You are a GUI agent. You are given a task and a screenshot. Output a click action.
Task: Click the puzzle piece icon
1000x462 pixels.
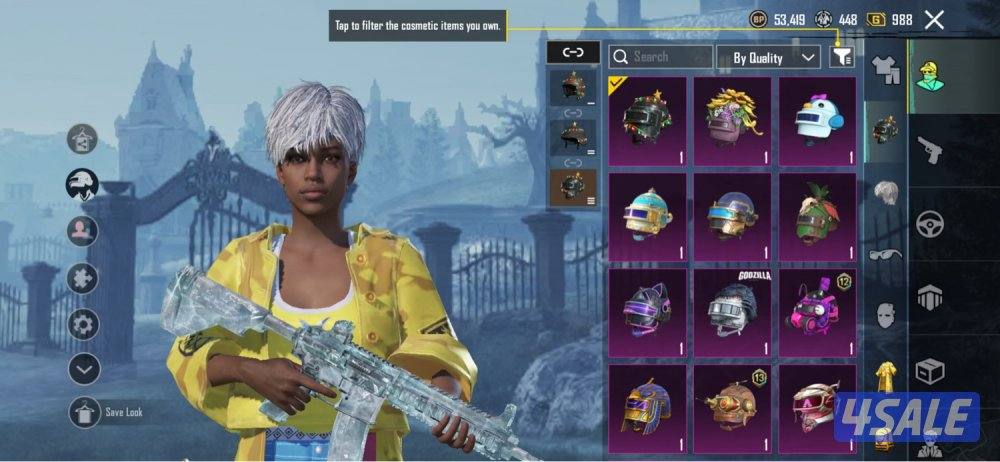pyautogui.click(x=84, y=278)
